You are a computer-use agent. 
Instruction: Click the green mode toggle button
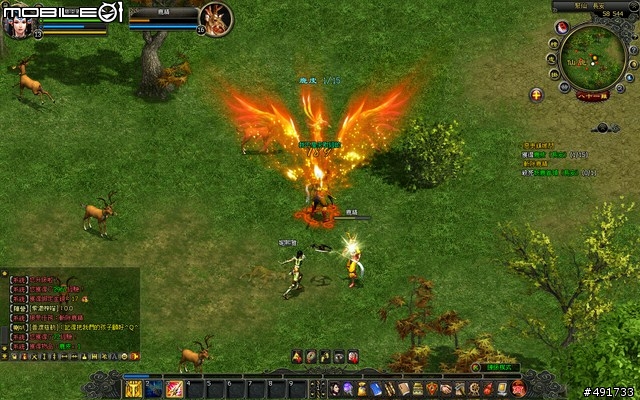[x=497, y=367]
